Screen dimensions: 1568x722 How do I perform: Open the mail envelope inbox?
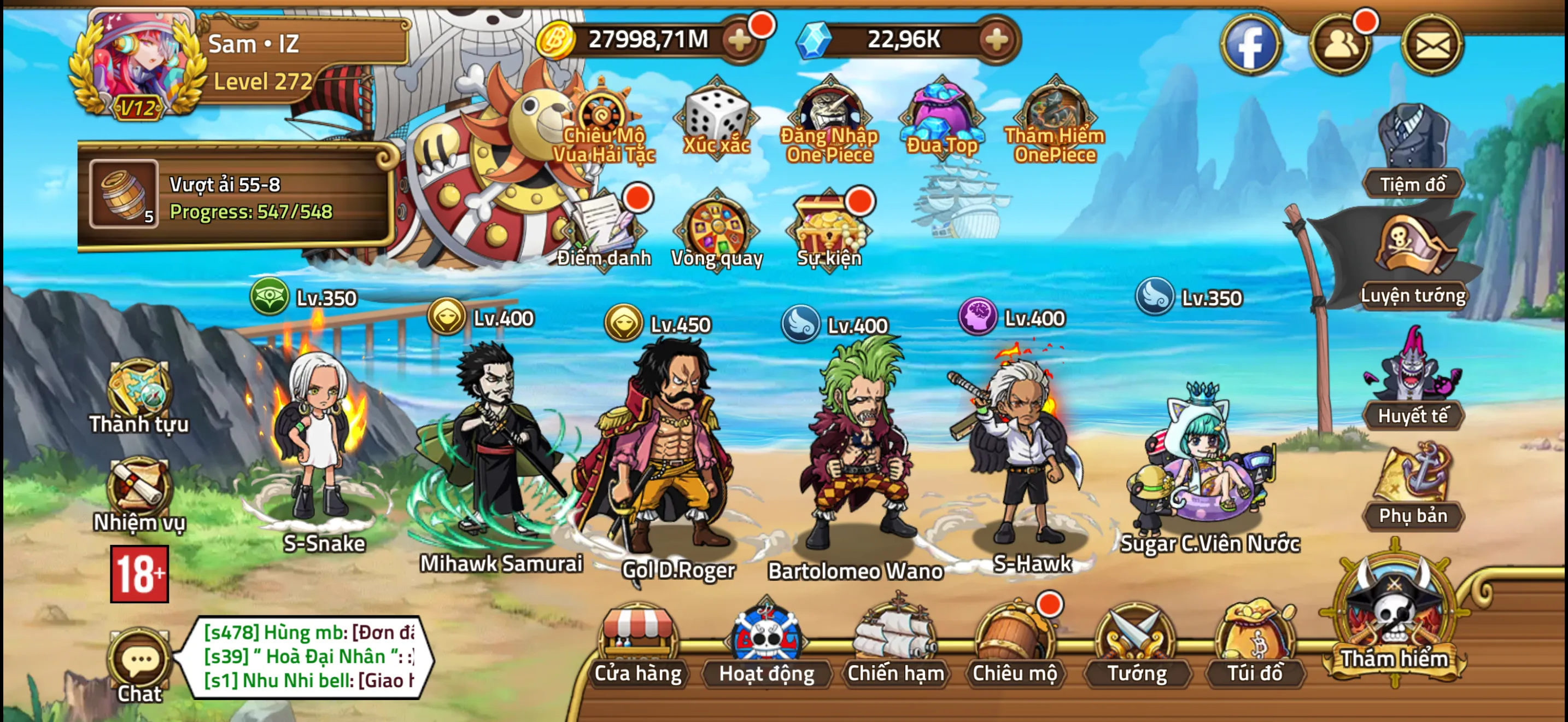pos(1432,45)
